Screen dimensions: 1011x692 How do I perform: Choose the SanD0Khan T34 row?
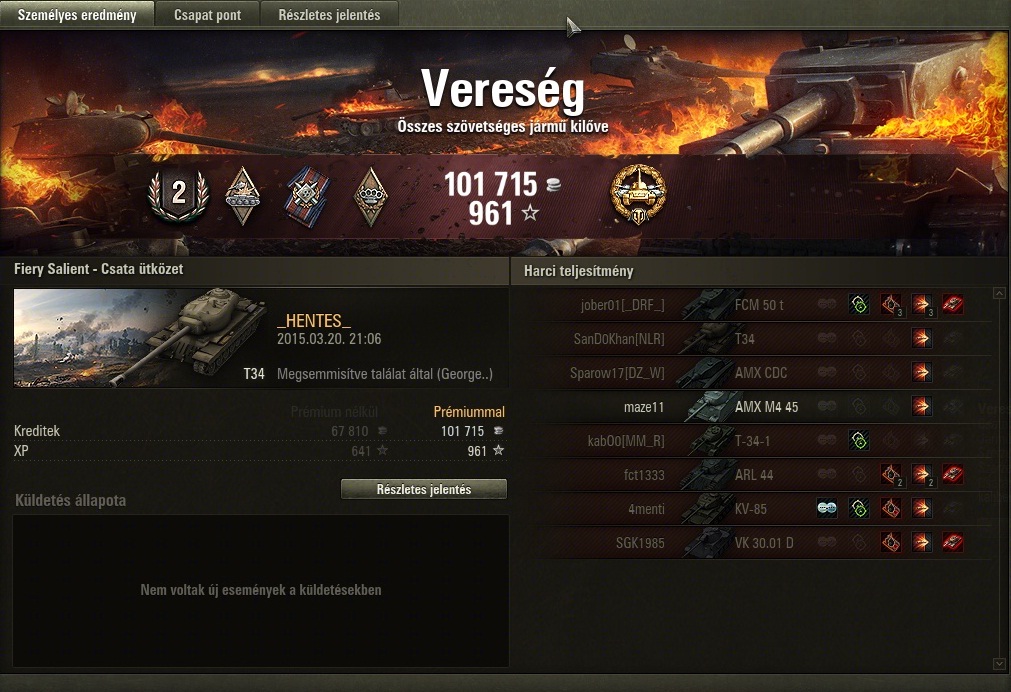click(750, 339)
